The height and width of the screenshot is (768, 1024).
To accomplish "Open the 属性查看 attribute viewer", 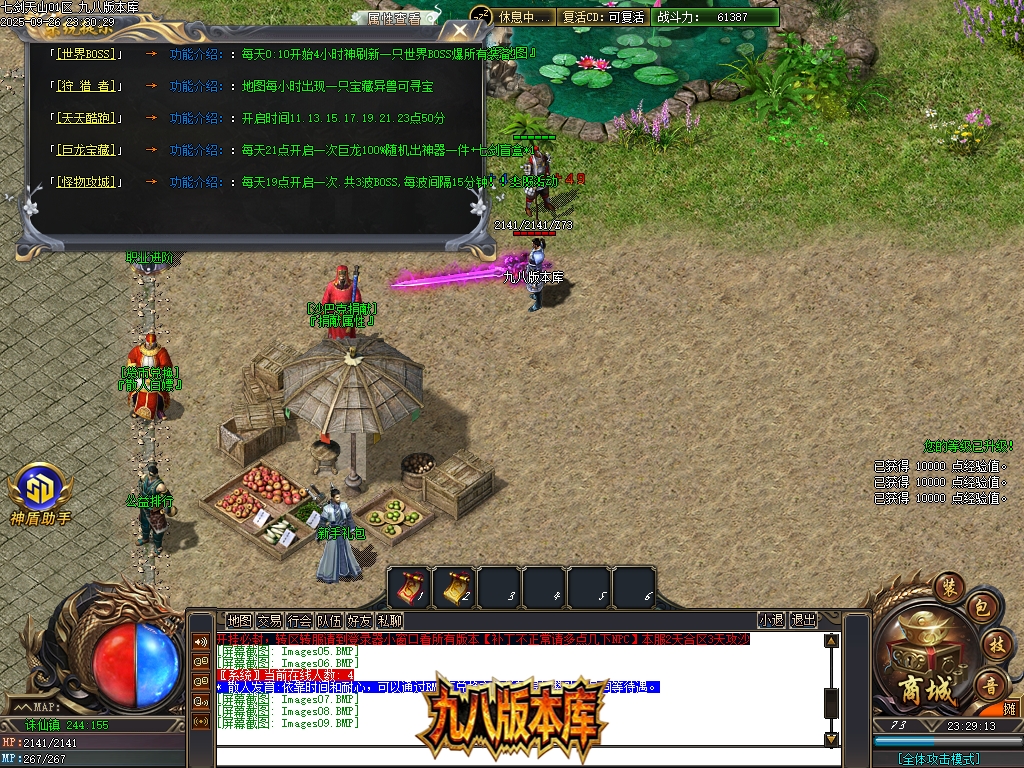I will click(394, 18).
